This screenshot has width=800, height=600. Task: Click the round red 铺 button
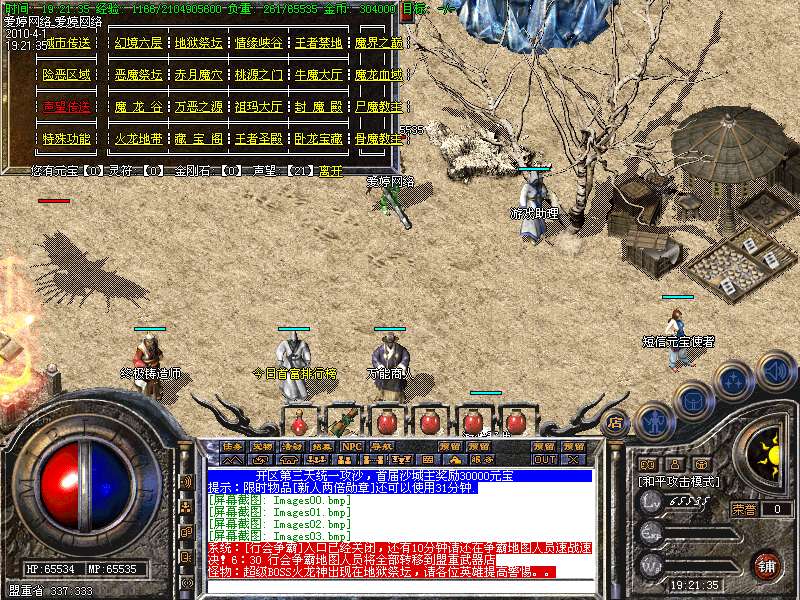point(767,565)
